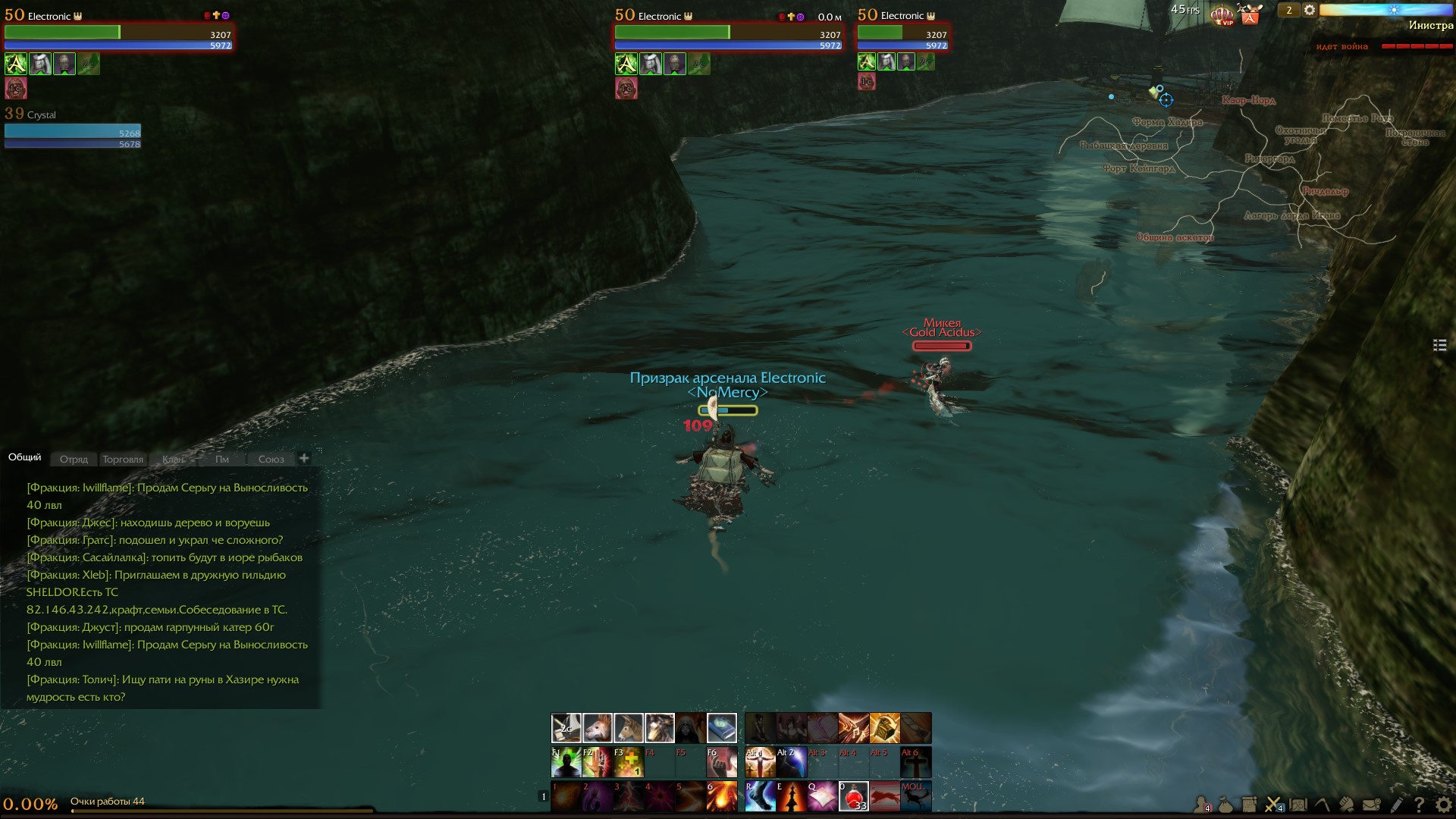Toggle the quest tracker list icon

(1439, 345)
